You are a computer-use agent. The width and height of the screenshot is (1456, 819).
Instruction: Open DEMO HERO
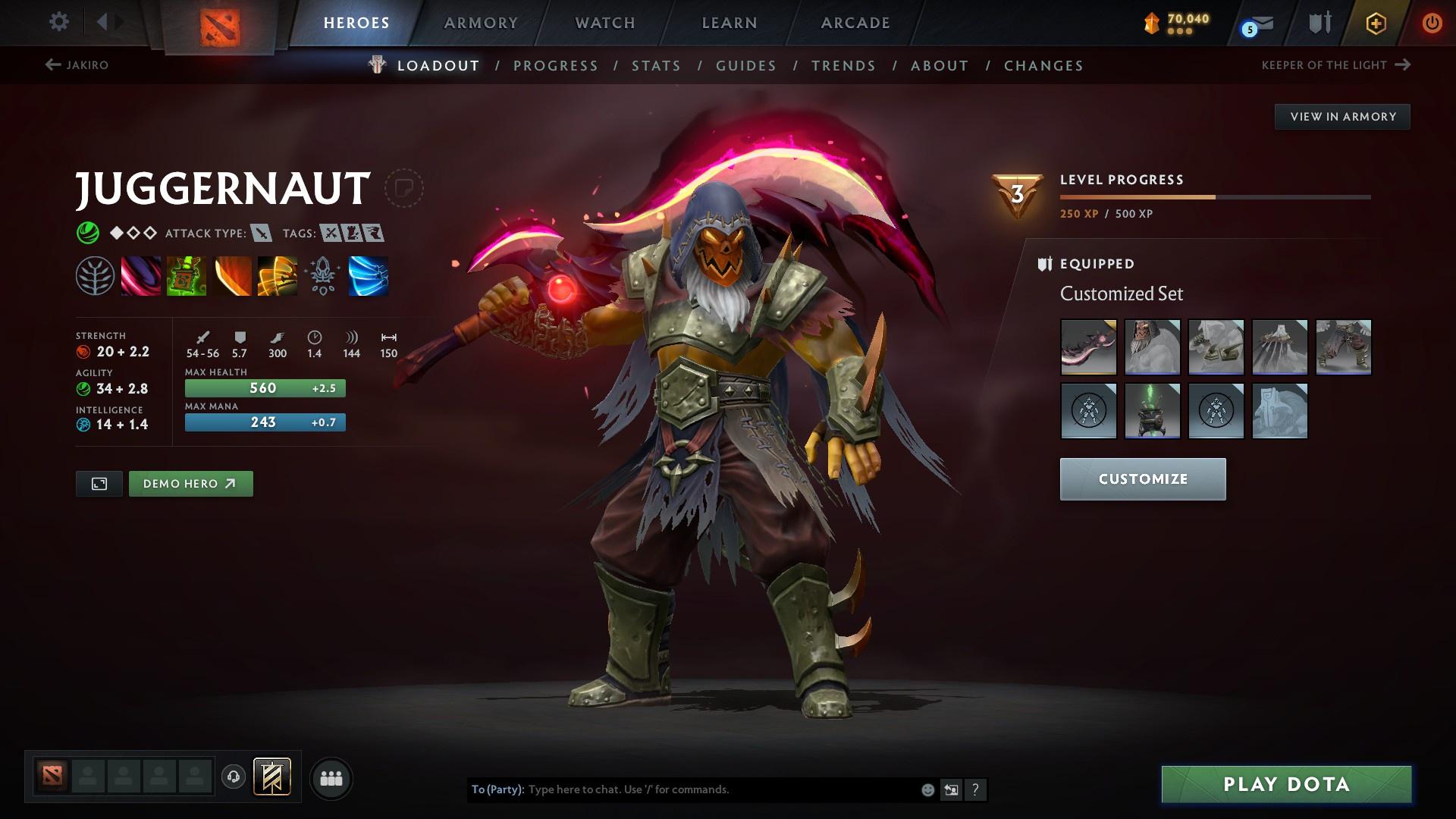click(190, 483)
